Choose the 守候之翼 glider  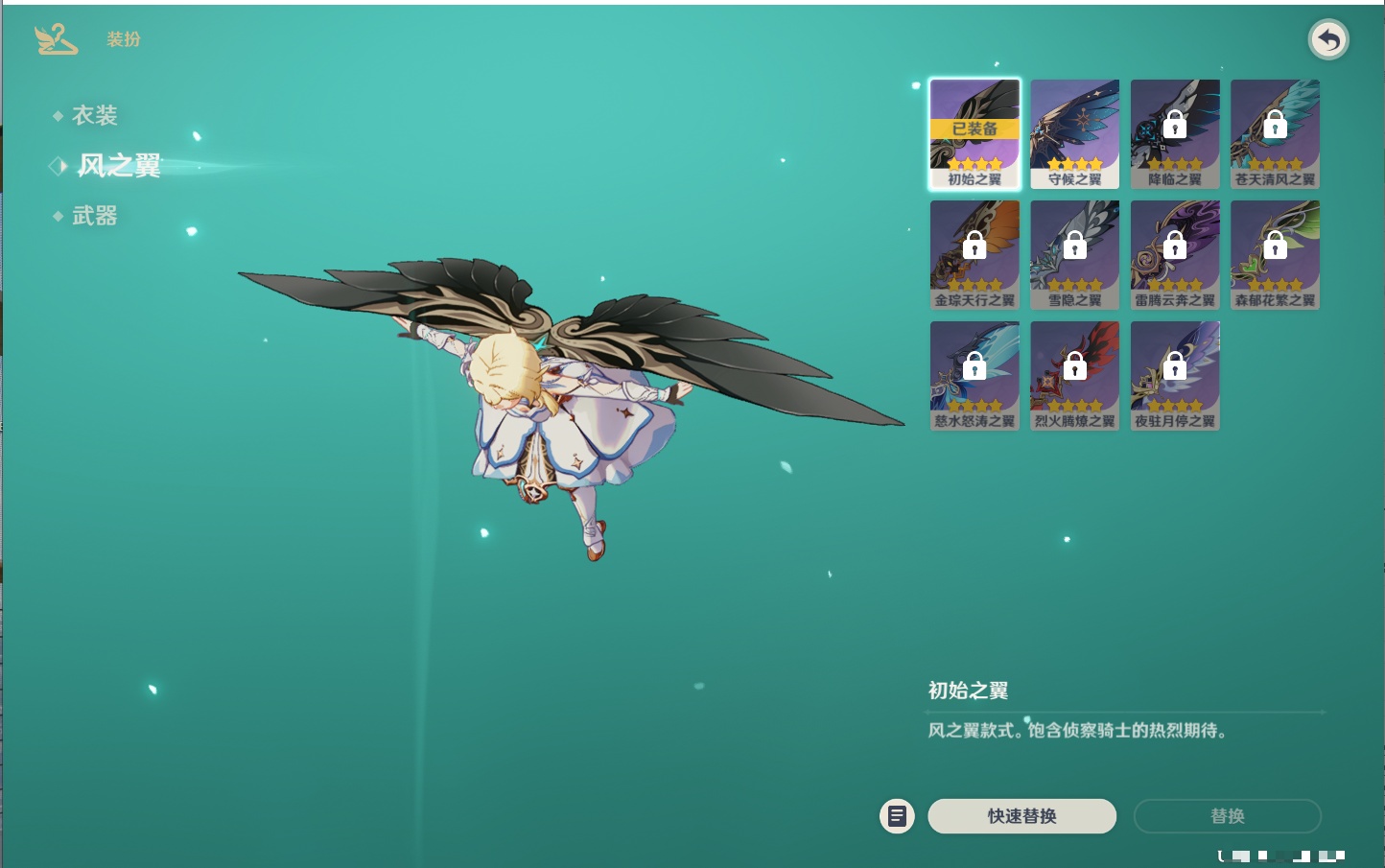coord(1074,133)
